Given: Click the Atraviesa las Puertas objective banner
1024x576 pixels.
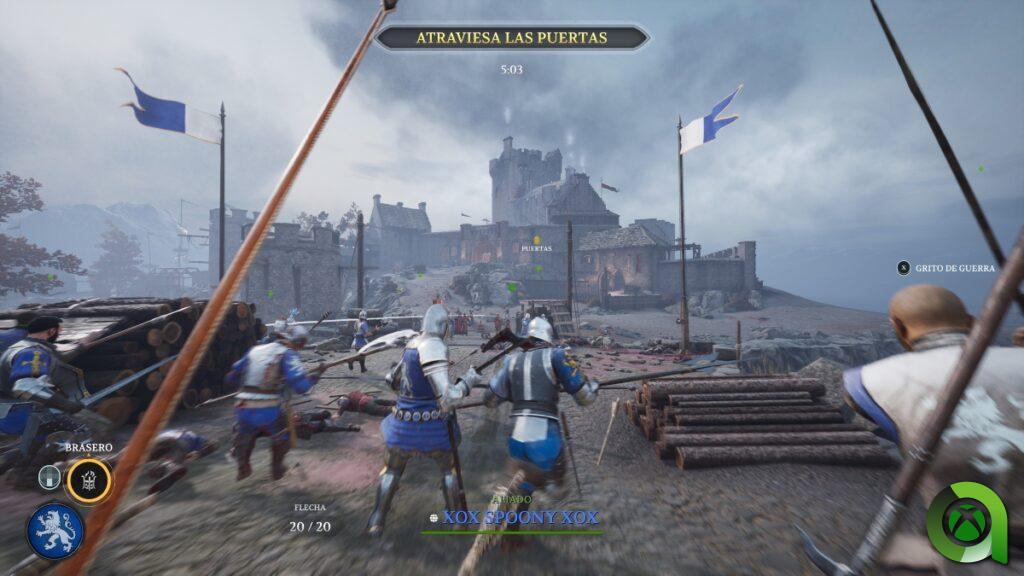Looking at the screenshot, I should tap(511, 38).
